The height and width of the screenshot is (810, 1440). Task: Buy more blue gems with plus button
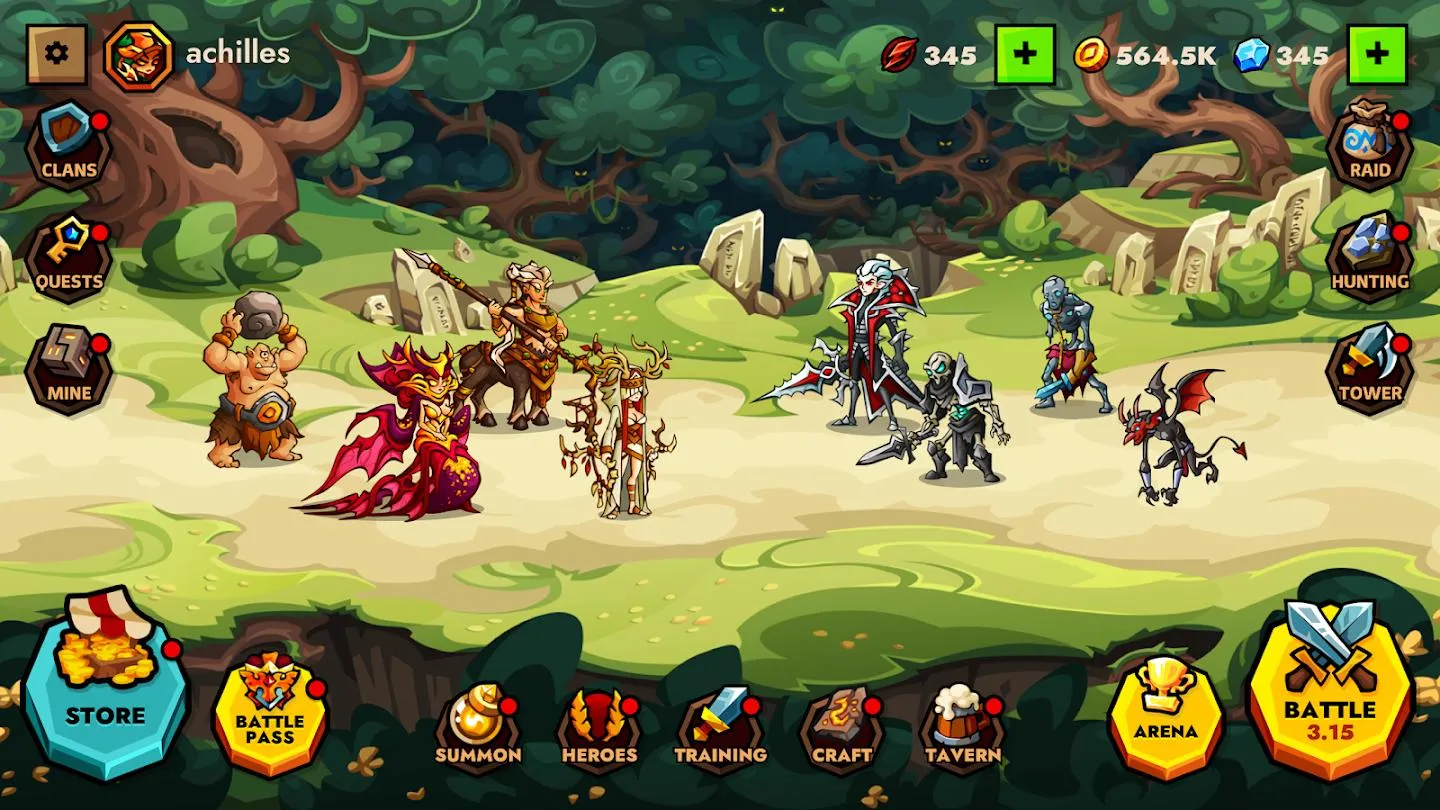(x=1377, y=54)
